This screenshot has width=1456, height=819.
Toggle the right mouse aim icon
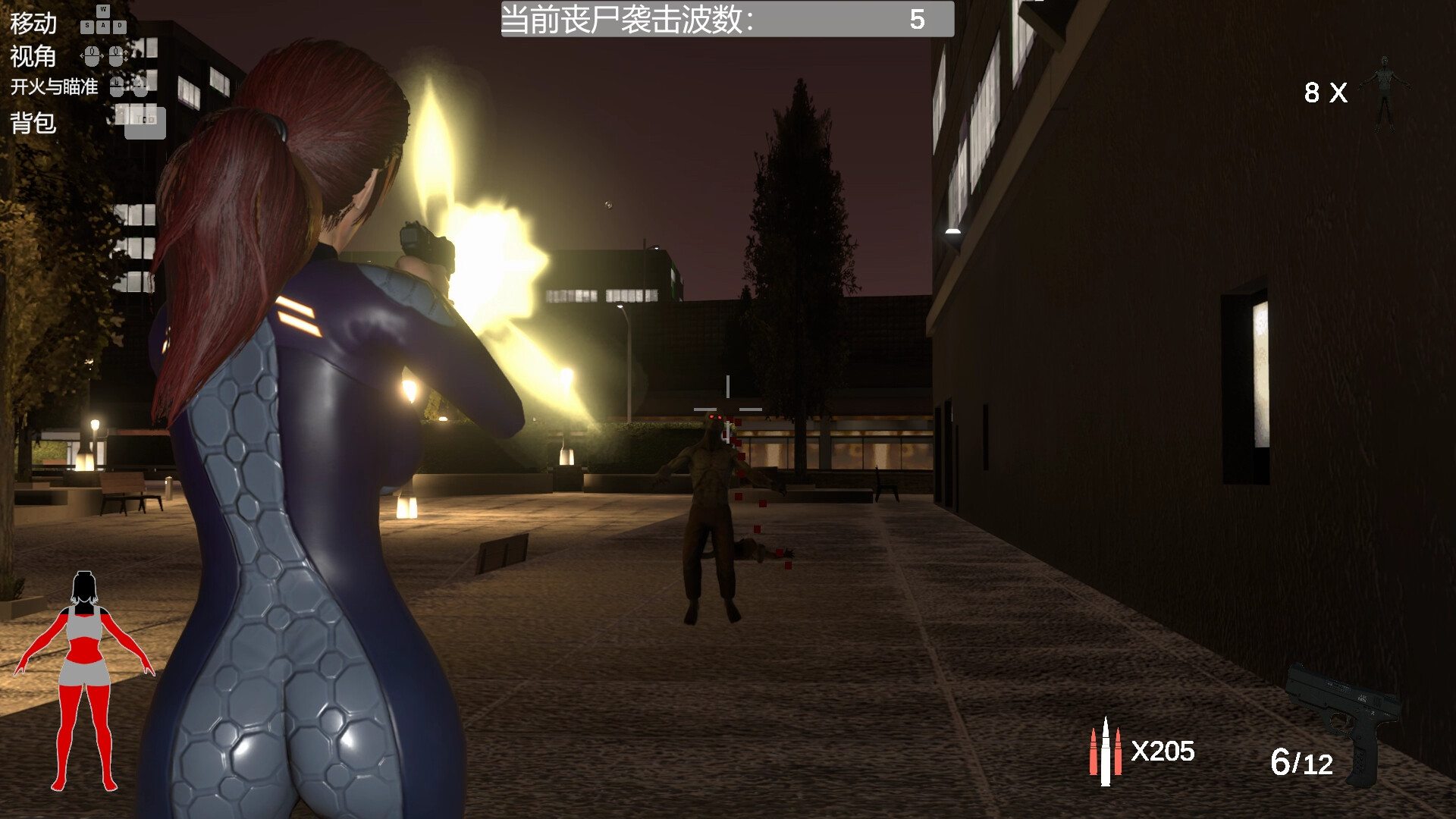(141, 88)
